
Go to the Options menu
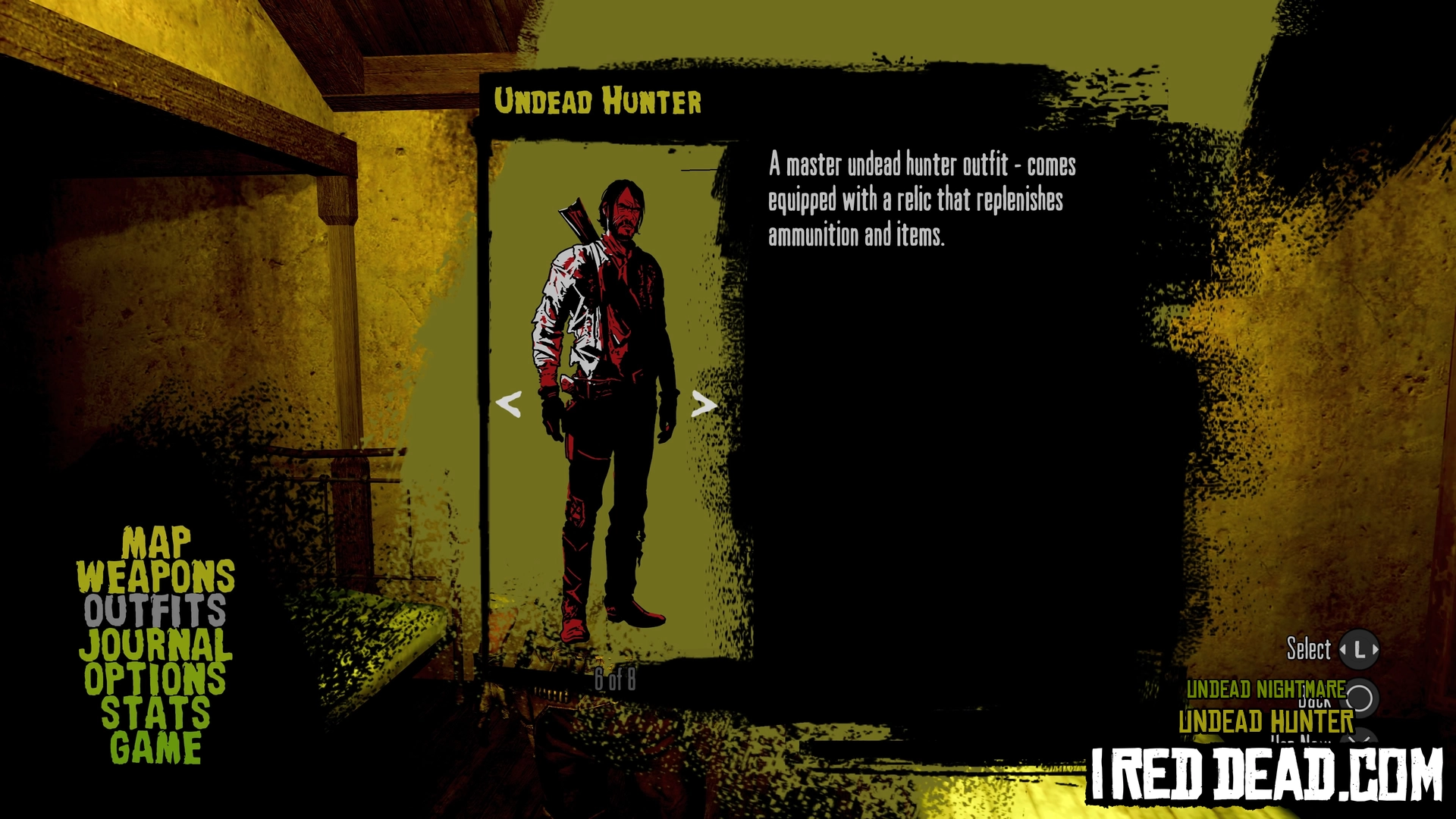point(155,679)
